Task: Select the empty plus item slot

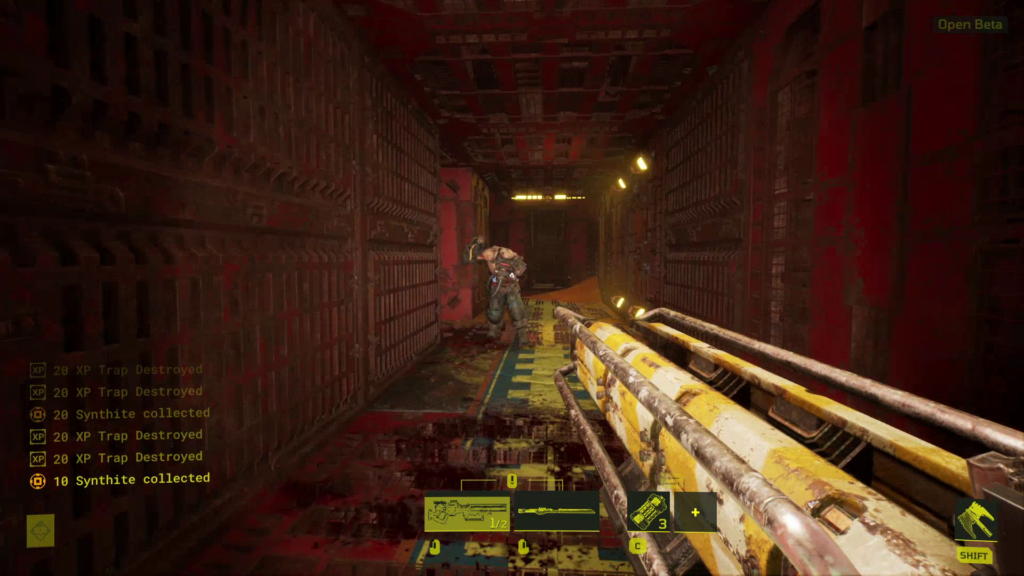Action: click(695, 512)
